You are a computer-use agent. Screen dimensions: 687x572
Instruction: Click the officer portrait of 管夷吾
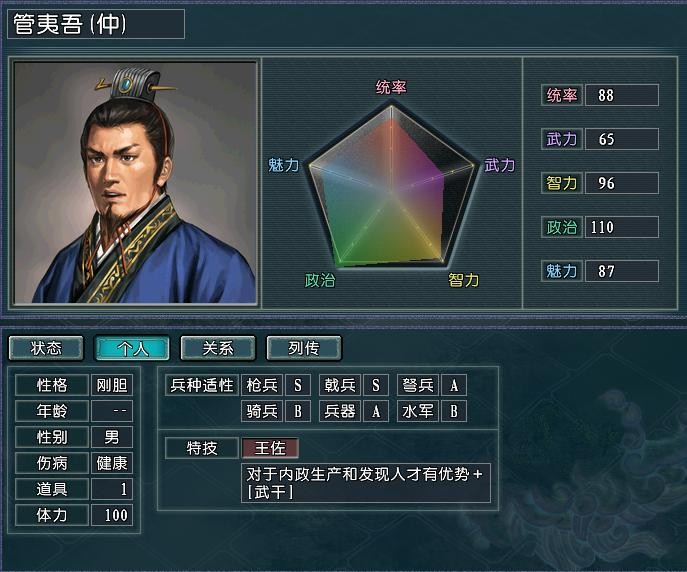[x=134, y=183]
